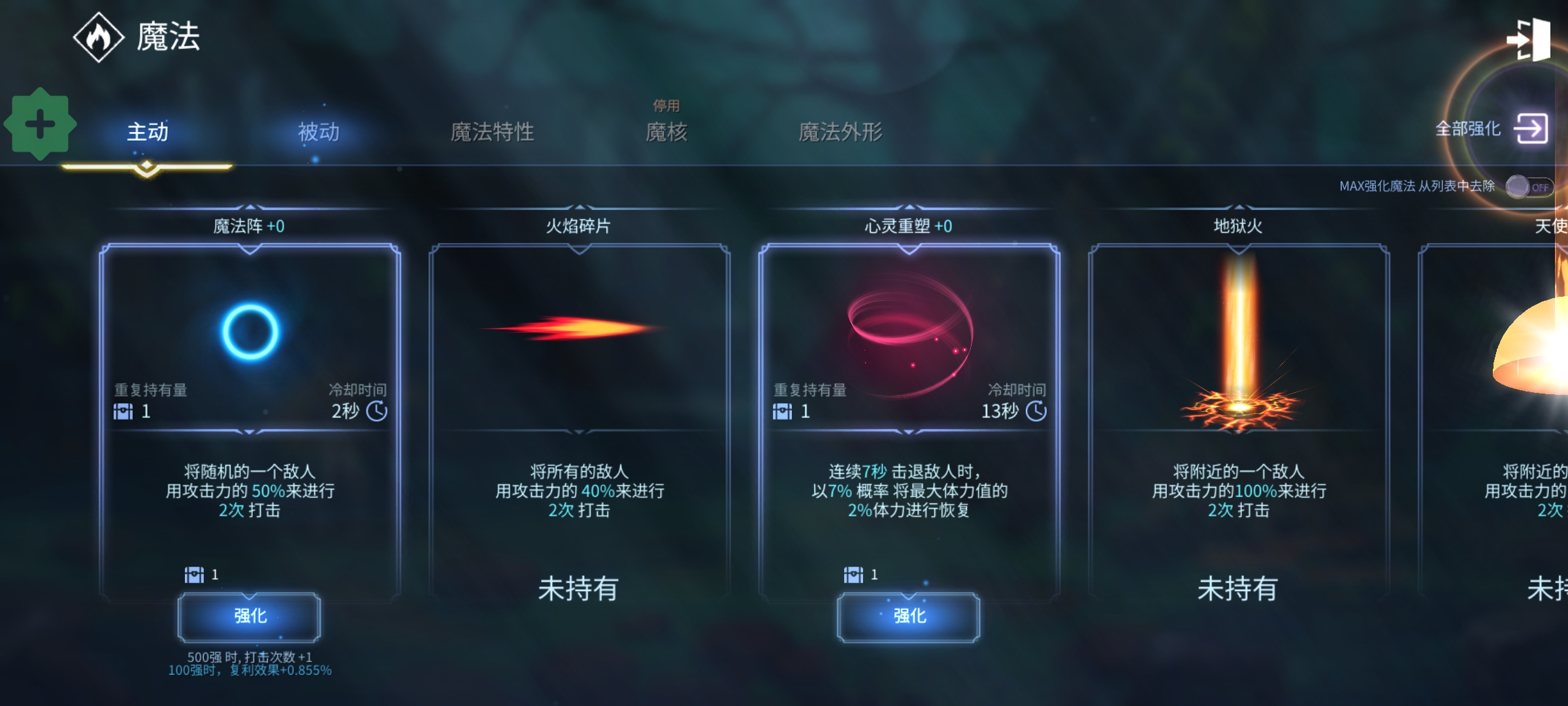Image resolution: width=1568 pixels, height=706 pixels.
Task: Open the 魔法外形 tab
Action: (x=841, y=131)
